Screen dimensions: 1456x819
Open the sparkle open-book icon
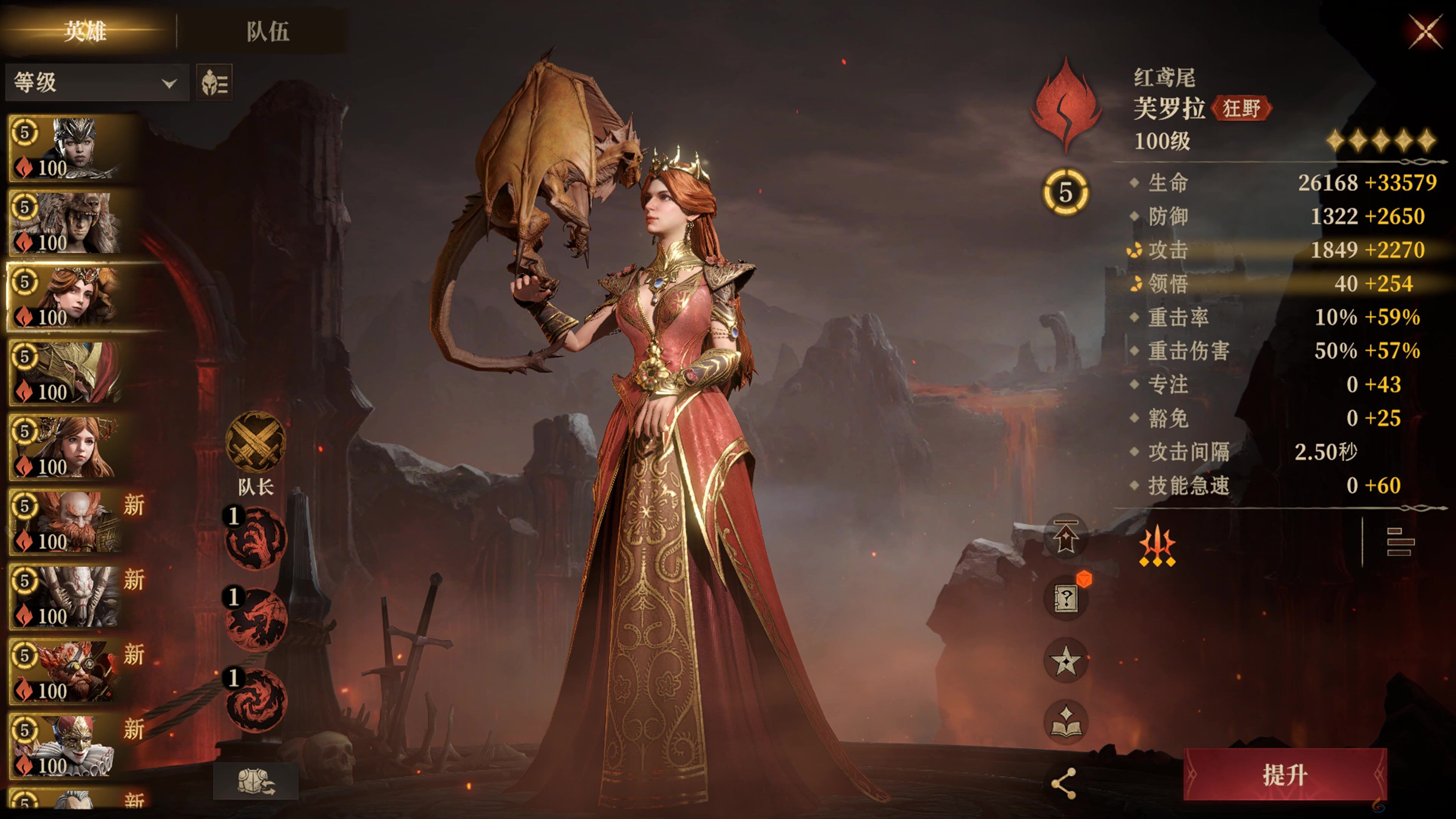tap(1066, 722)
